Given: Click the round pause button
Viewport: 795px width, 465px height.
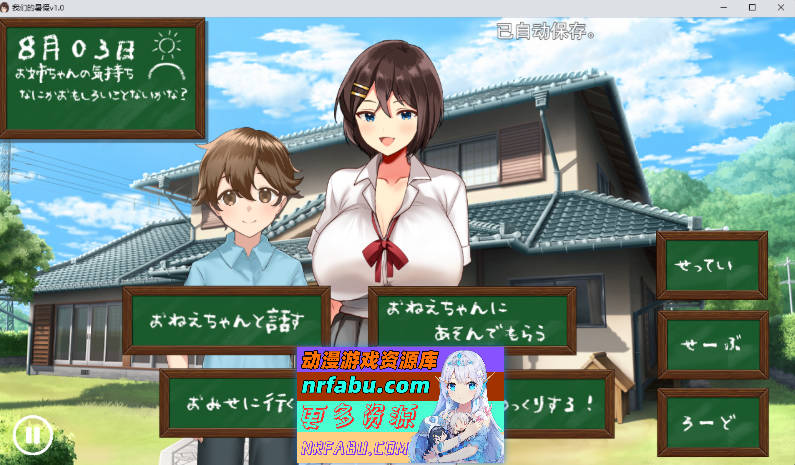Looking at the screenshot, I should [33, 434].
